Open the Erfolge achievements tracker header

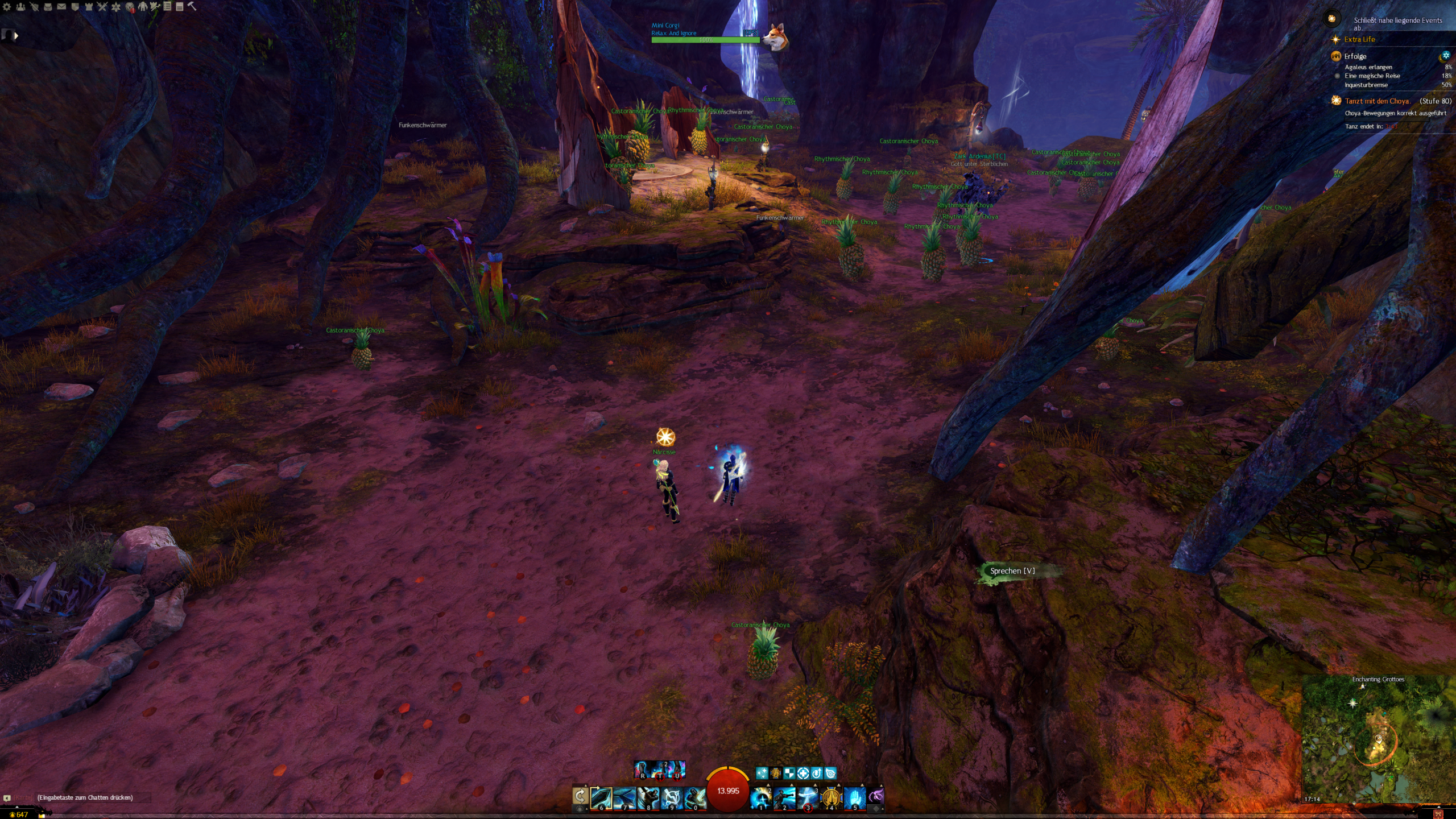1355,56
